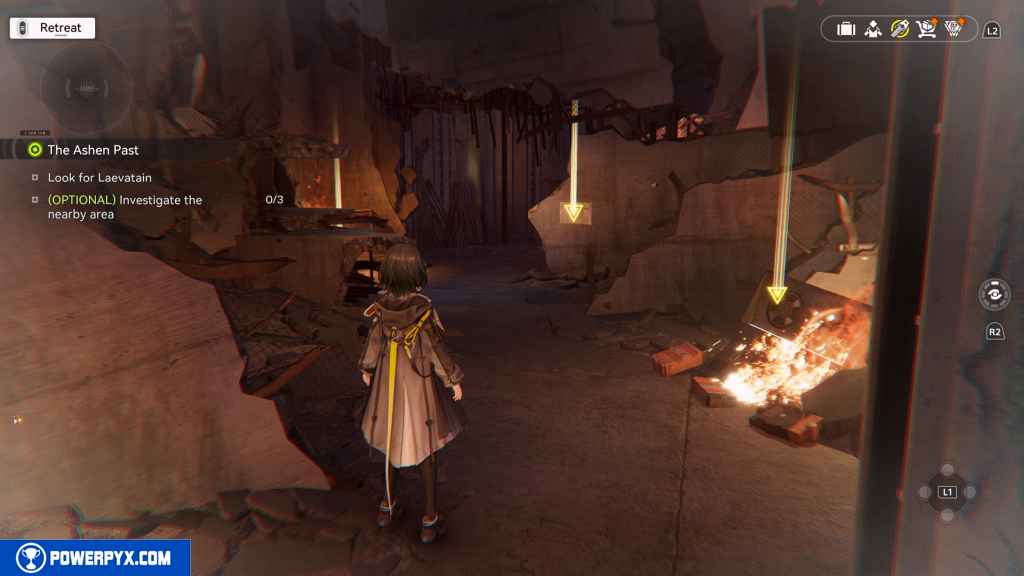Click the PowerPyx.com watermark logo

(95, 558)
